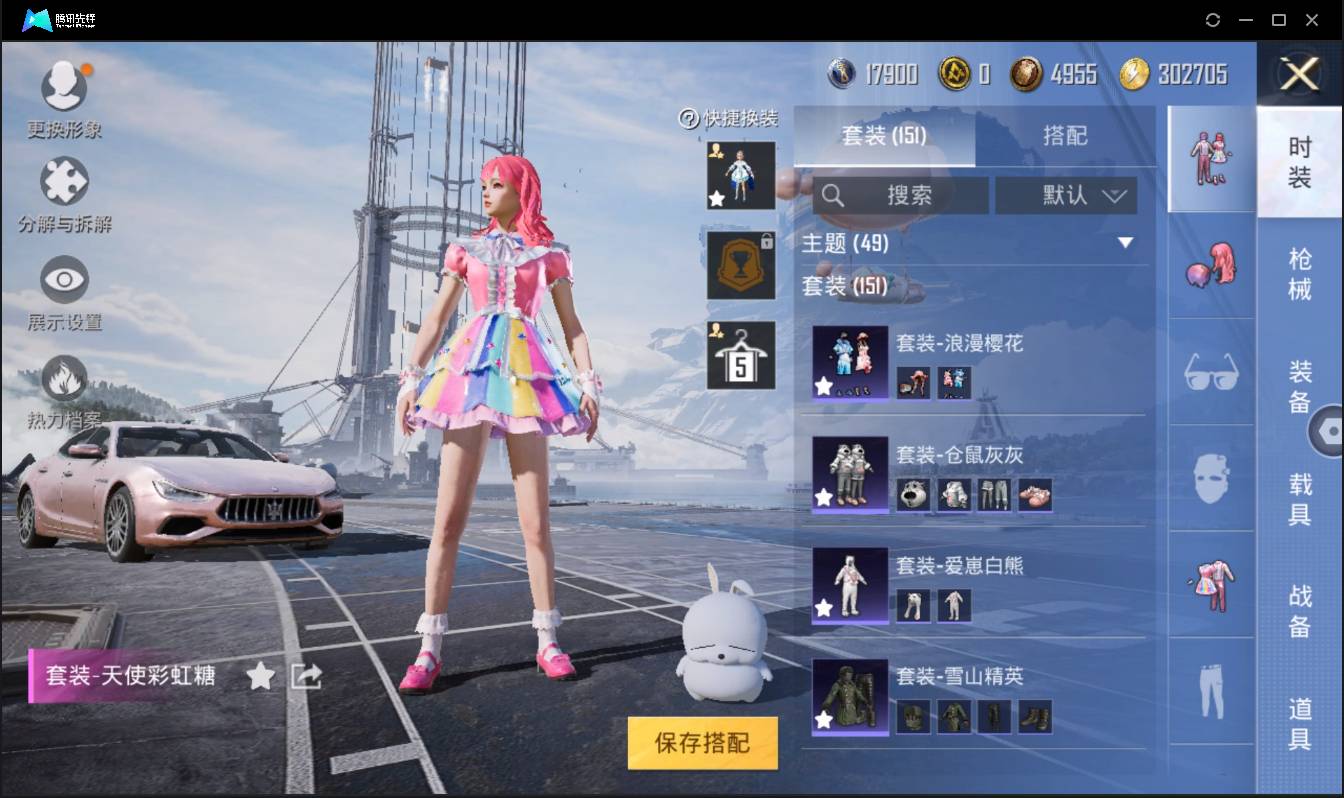Screen dimensions: 1344x798
Task: Share the 天使彩虹糖 outfit
Action: [306, 676]
